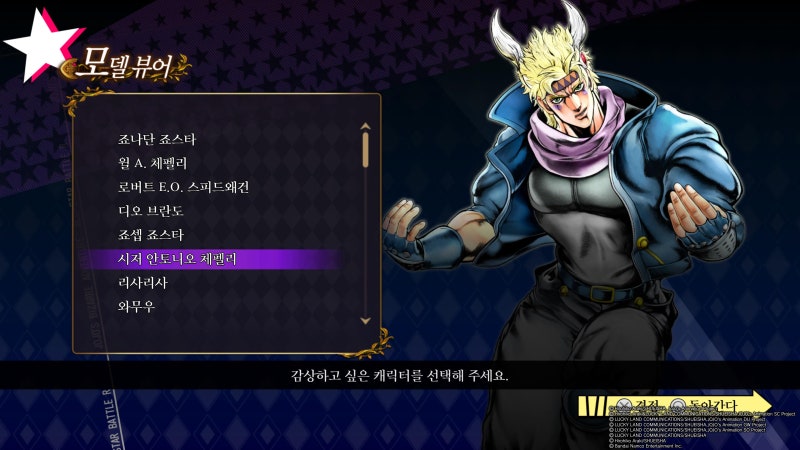Choose highlighted 시저 안토니오 체펠리 entry
Image resolution: width=800 pixels, height=450 pixels.
click(178, 259)
